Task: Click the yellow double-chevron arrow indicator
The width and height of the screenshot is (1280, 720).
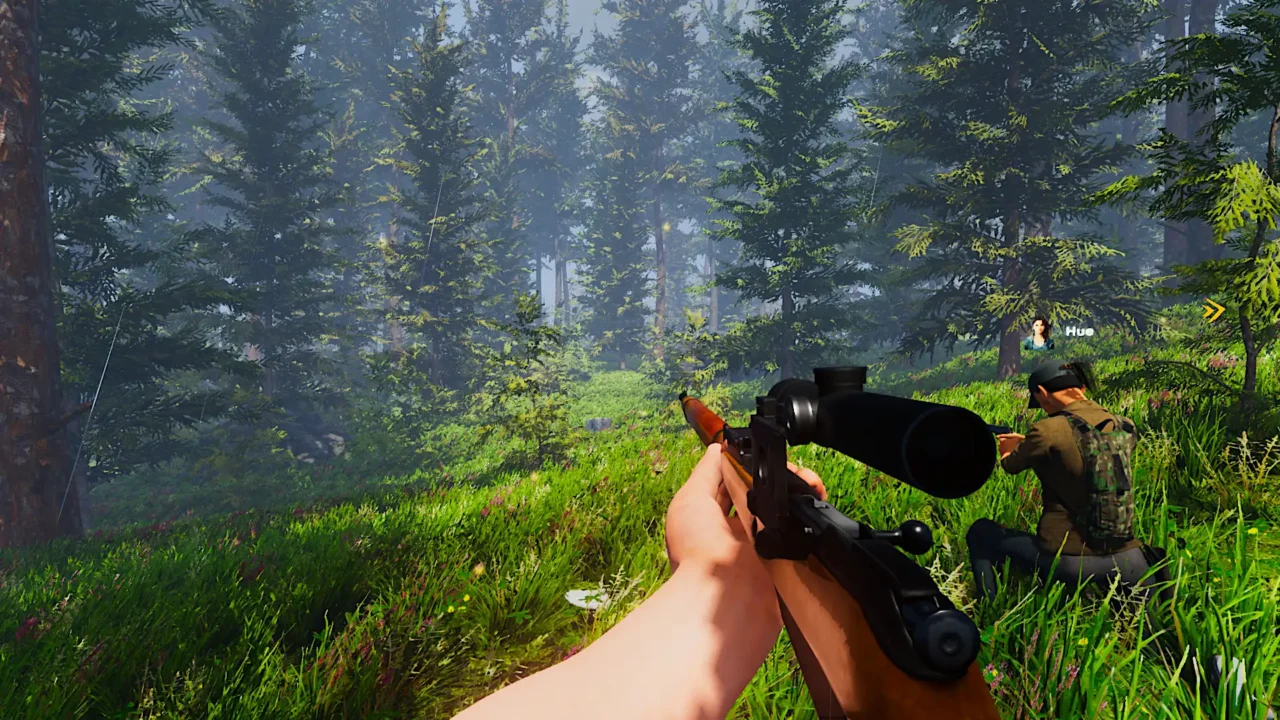Action: (x=1214, y=311)
